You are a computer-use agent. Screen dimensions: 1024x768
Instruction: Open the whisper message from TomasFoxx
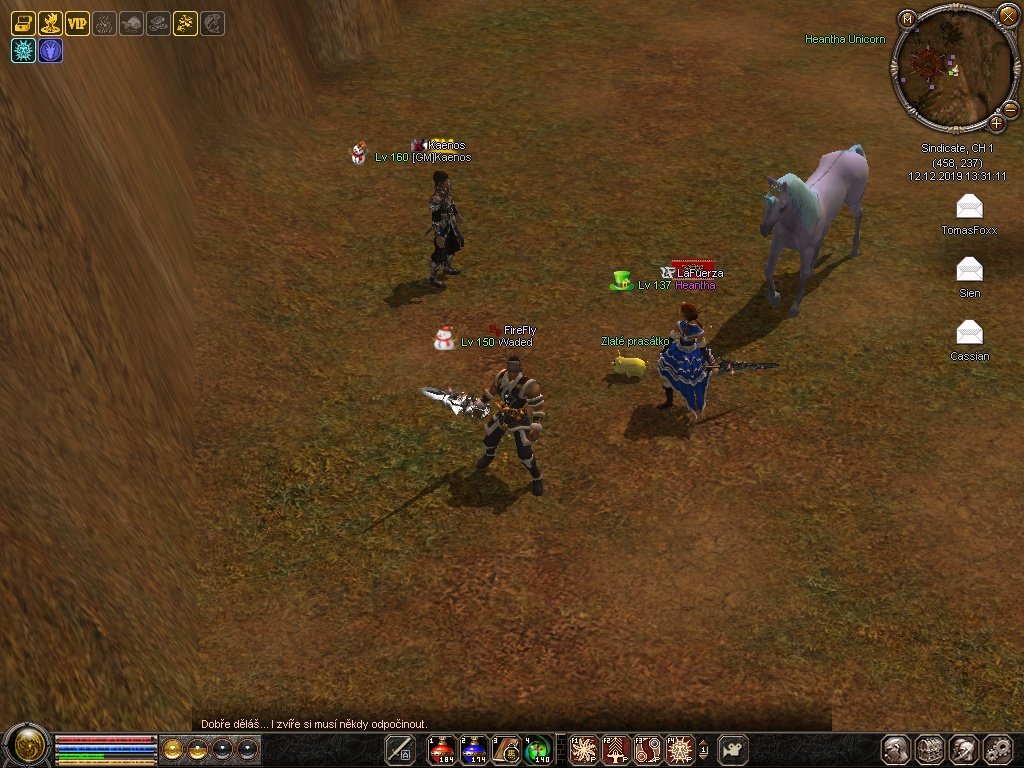(x=969, y=208)
